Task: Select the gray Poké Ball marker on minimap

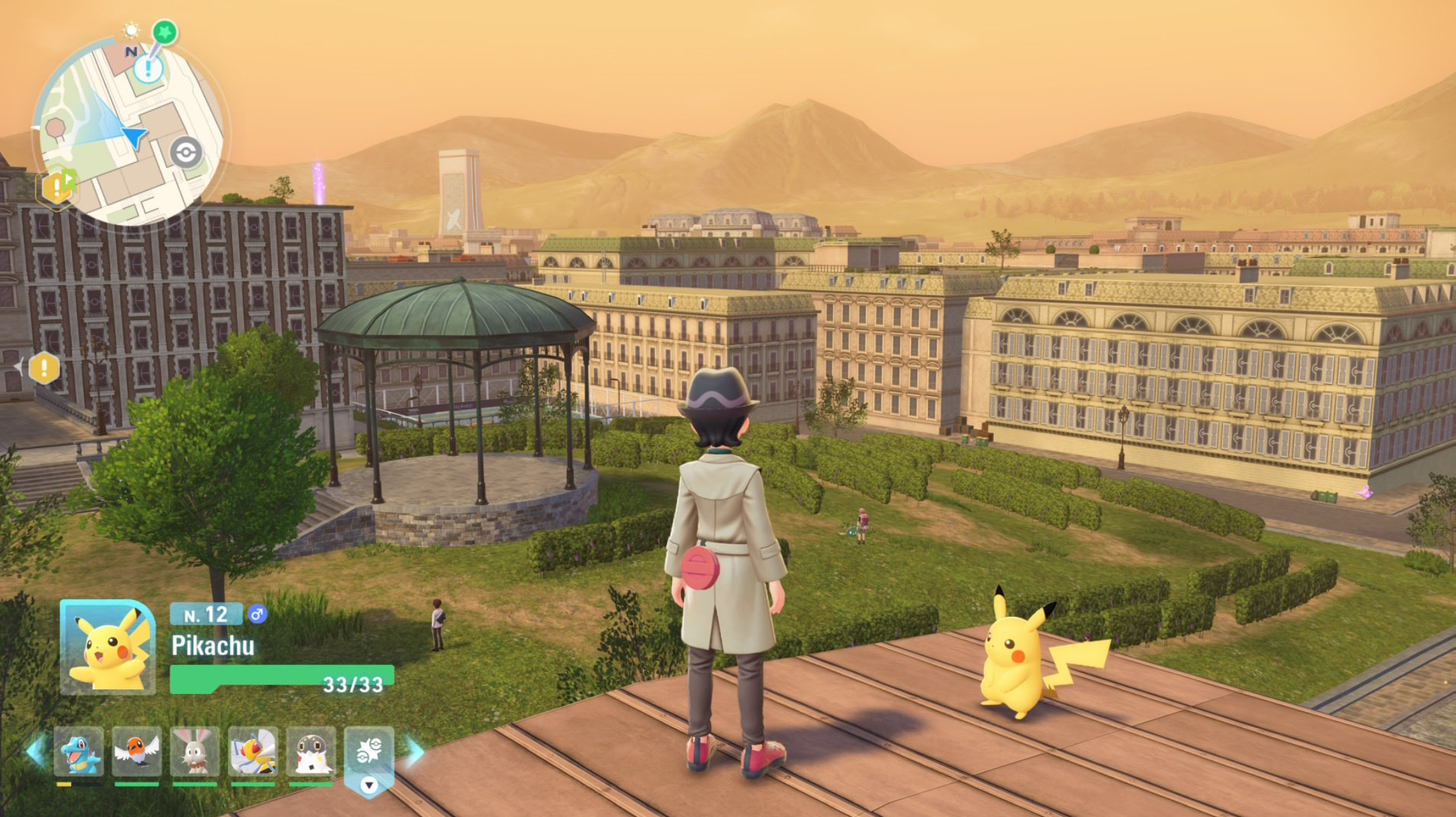Action: (185, 153)
